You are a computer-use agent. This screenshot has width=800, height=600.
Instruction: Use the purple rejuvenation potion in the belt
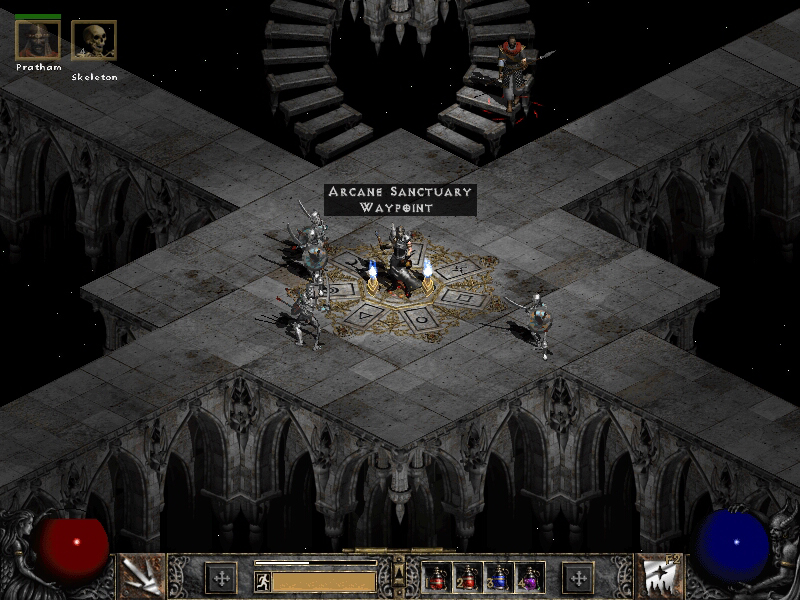[528, 577]
